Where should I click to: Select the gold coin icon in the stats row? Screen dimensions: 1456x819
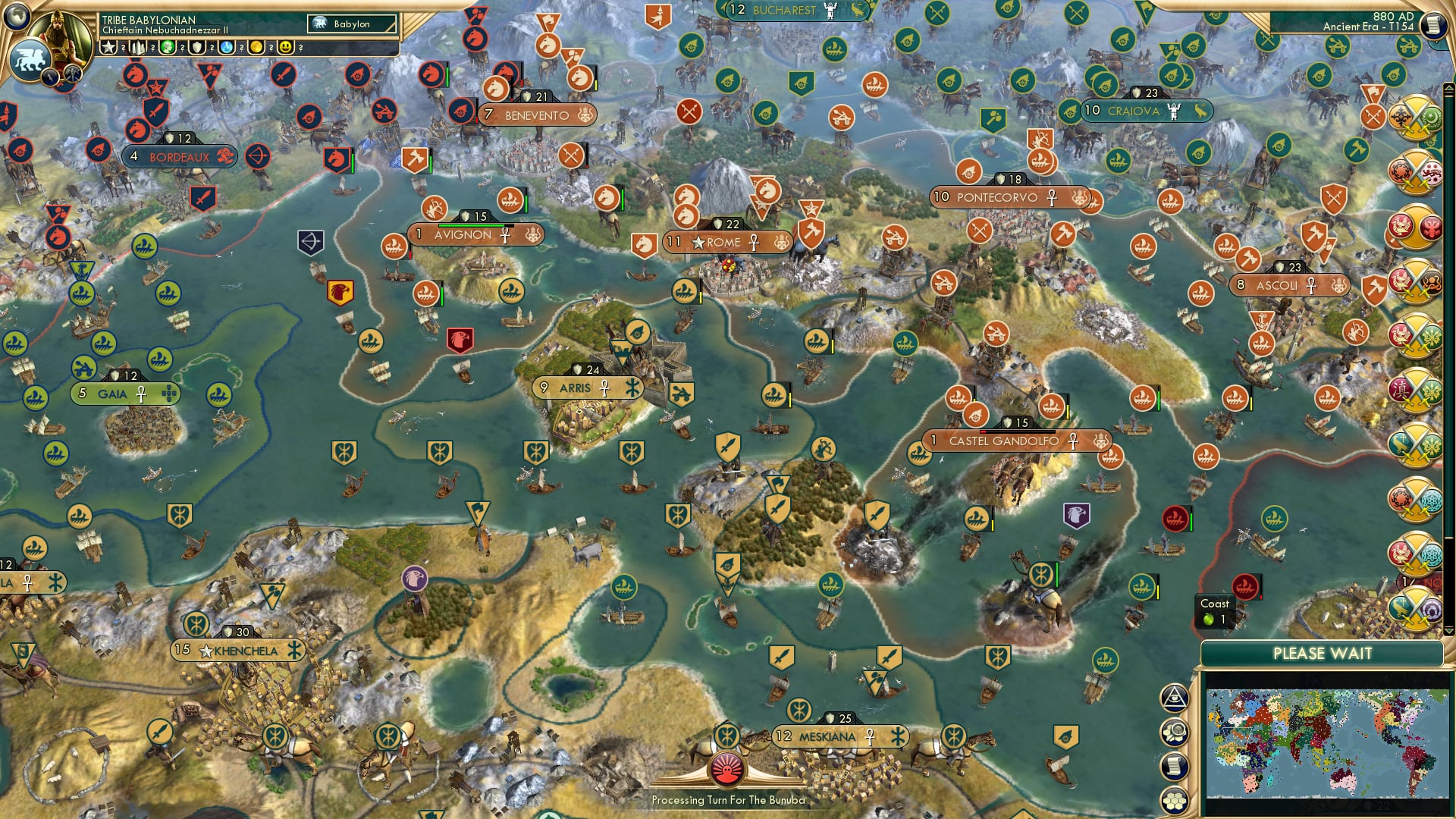click(256, 47)
